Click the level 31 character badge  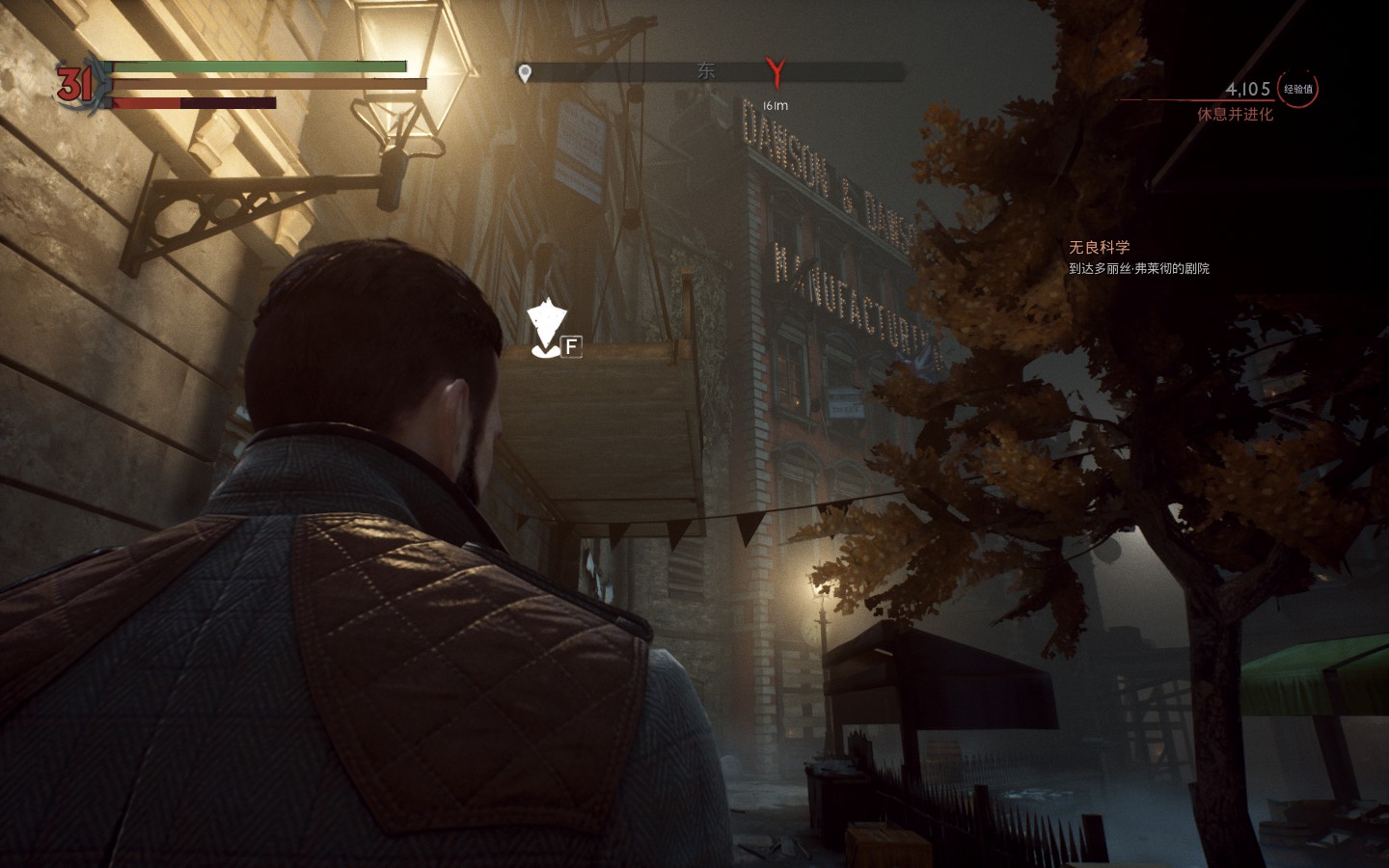click(74, 85)
